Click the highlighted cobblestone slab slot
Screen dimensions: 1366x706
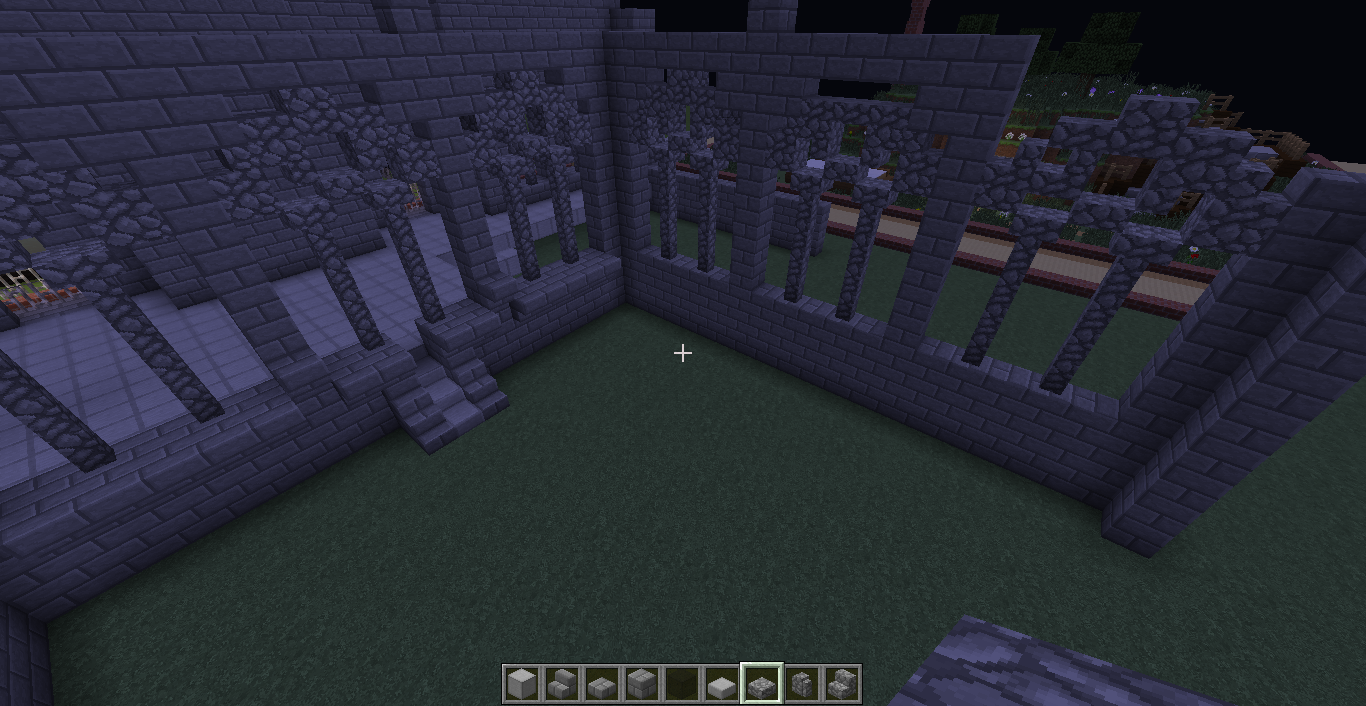click(x=761, y=684)
